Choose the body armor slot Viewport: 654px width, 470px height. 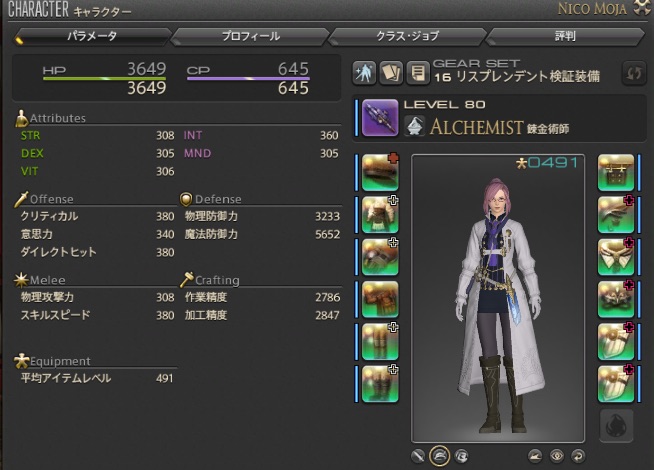379,213
